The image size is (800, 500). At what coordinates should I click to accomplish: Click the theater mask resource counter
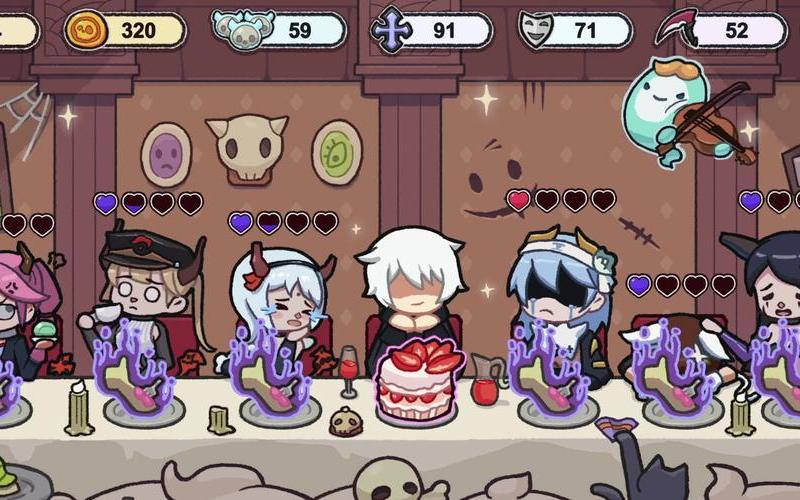577,30
